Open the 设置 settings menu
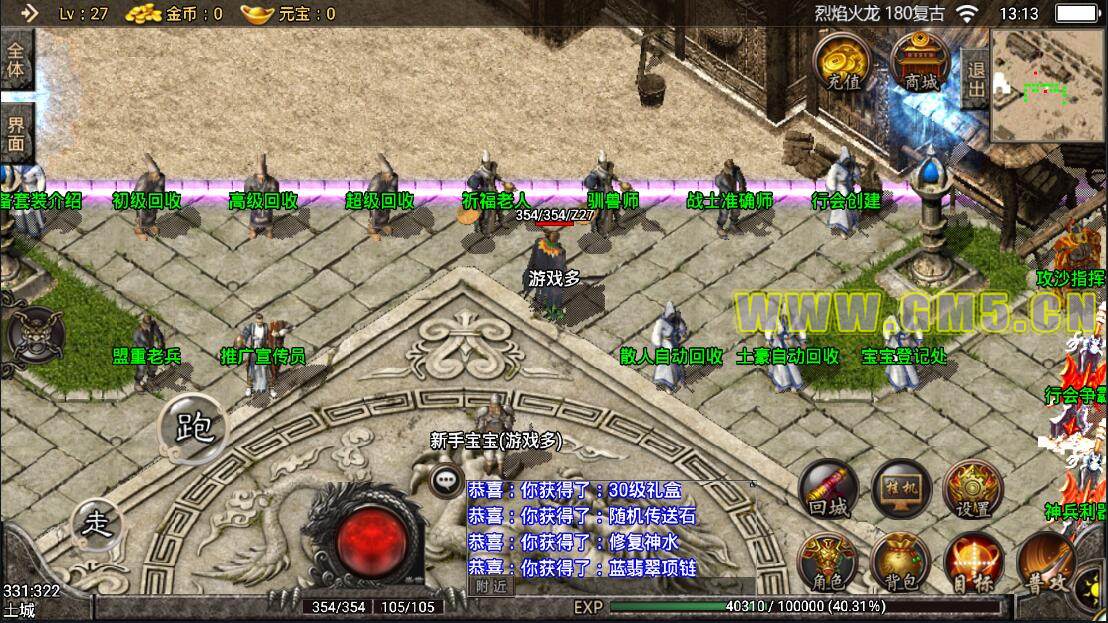 coord(973,489)
